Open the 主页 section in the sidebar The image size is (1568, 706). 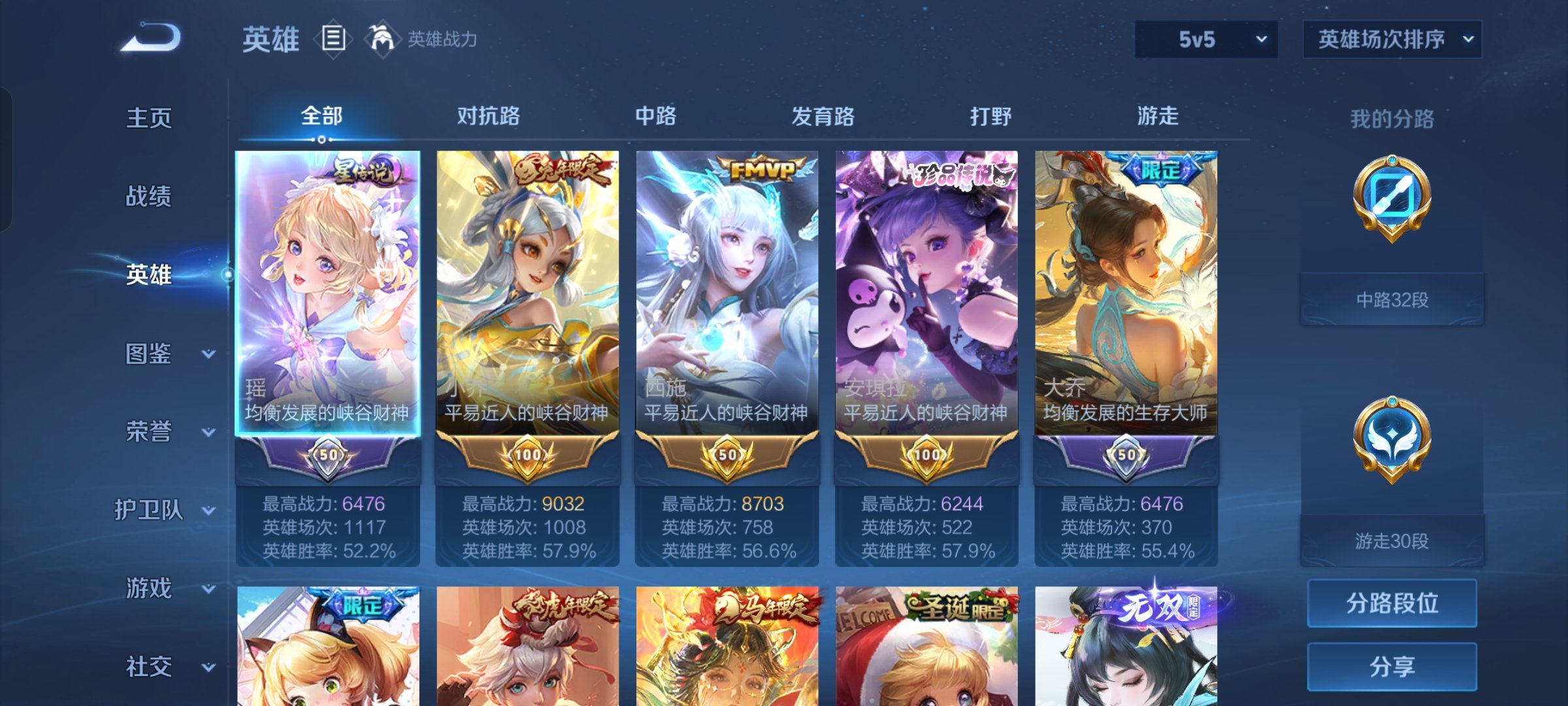pos(149,118)
